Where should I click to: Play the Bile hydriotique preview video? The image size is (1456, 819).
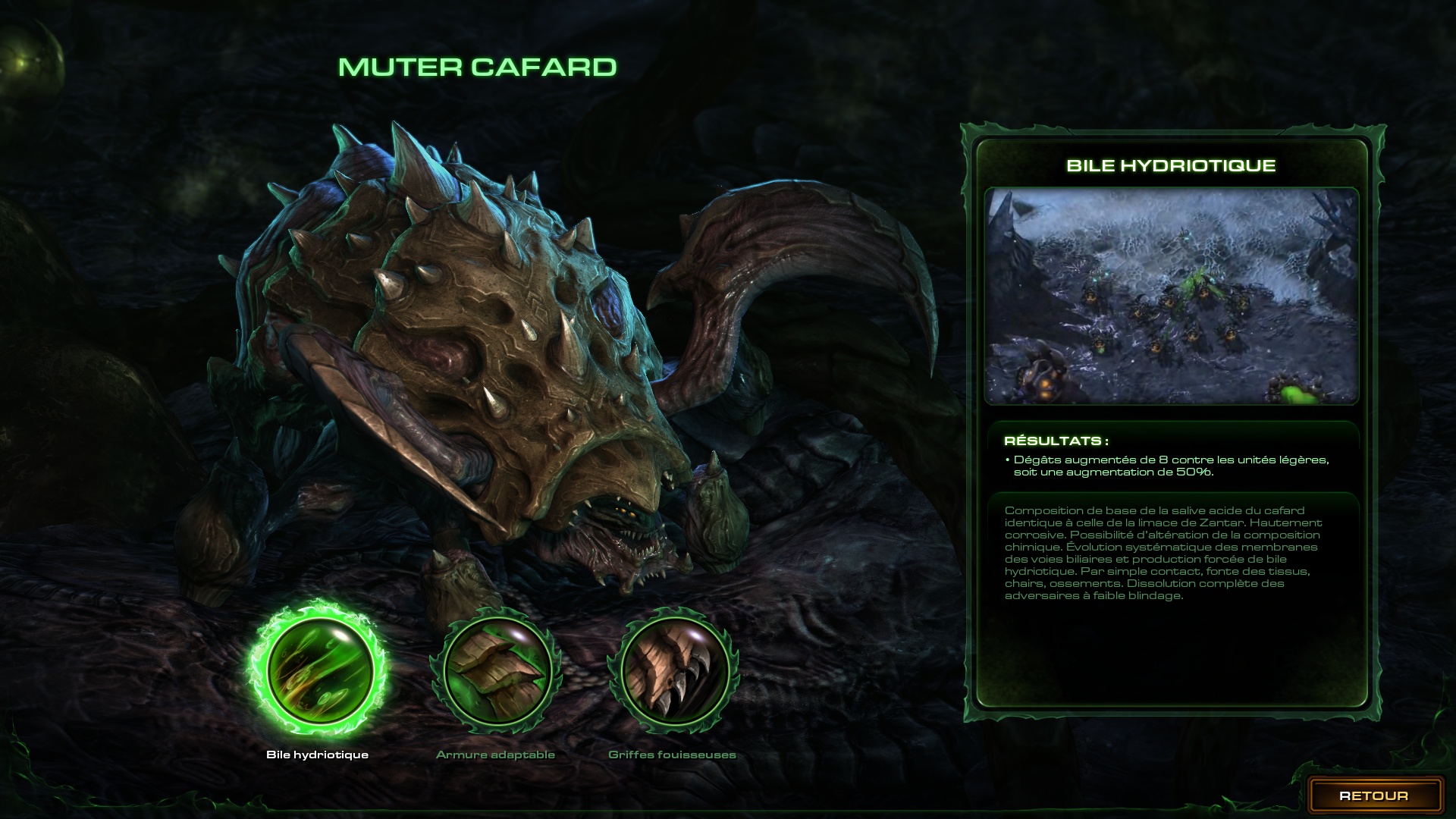(1171, 296)
